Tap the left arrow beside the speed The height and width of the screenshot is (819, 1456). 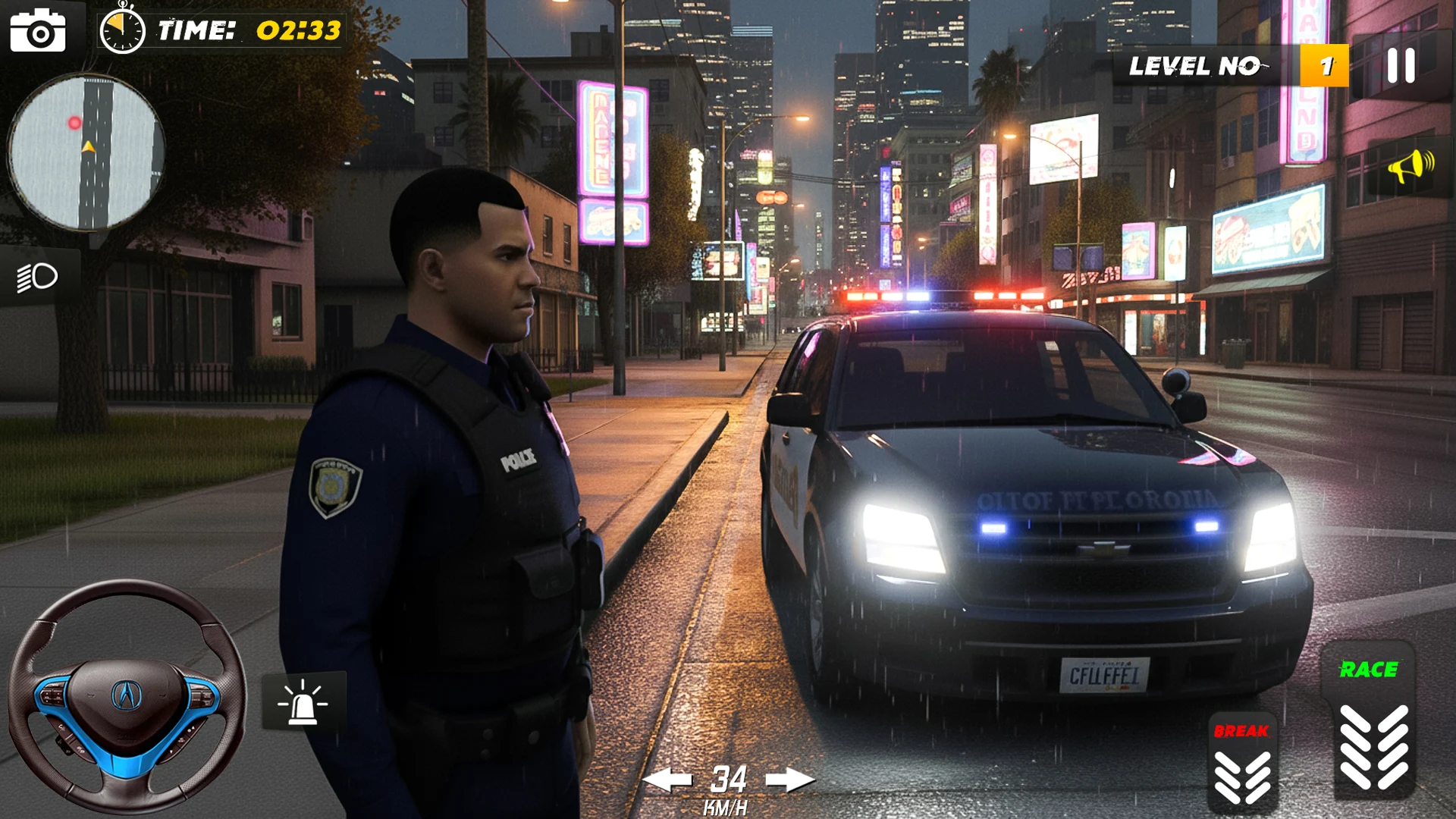click(667, 779)
